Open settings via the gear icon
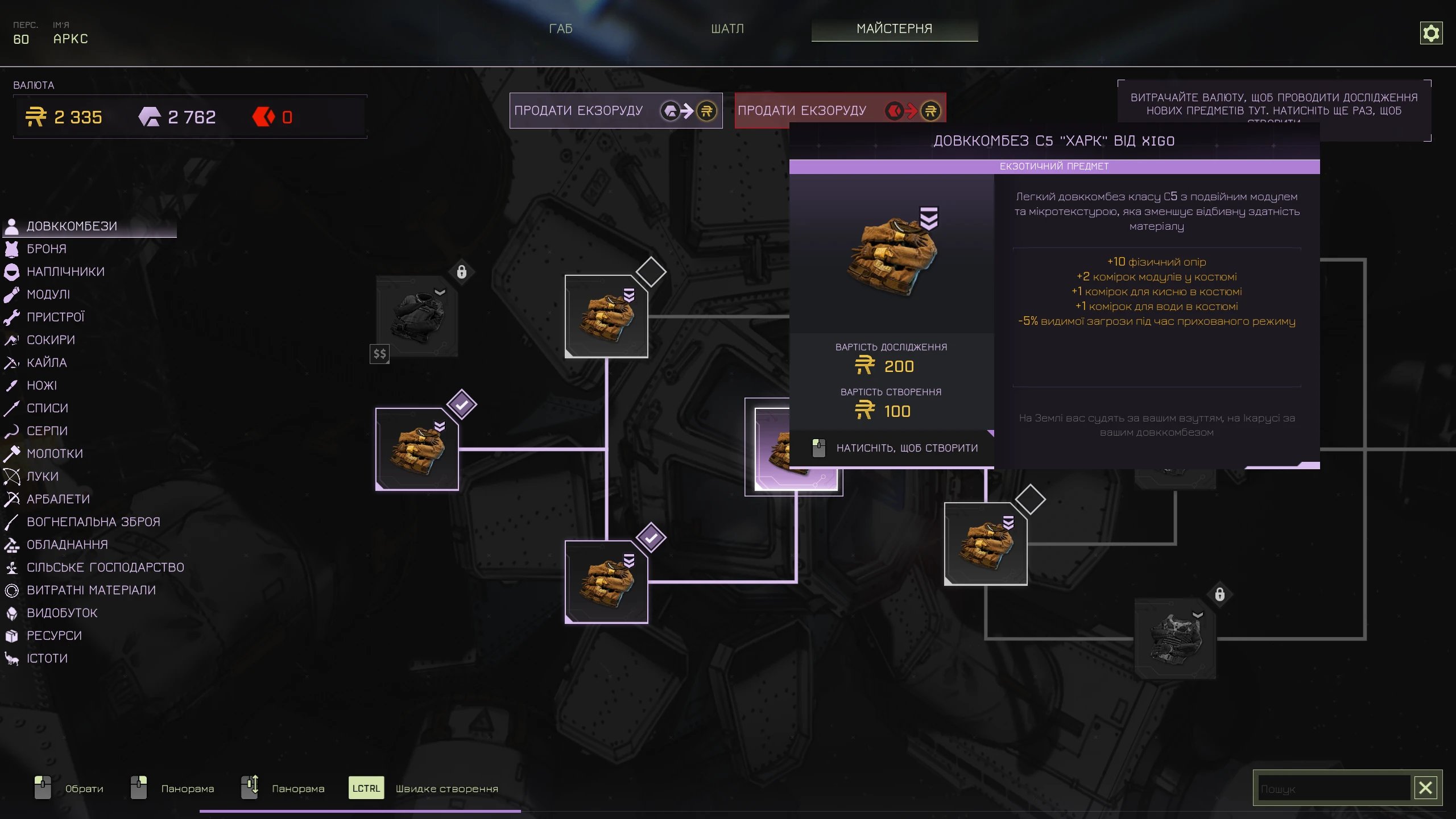This screenshot has width=1456, height=819. point(1430,33)
